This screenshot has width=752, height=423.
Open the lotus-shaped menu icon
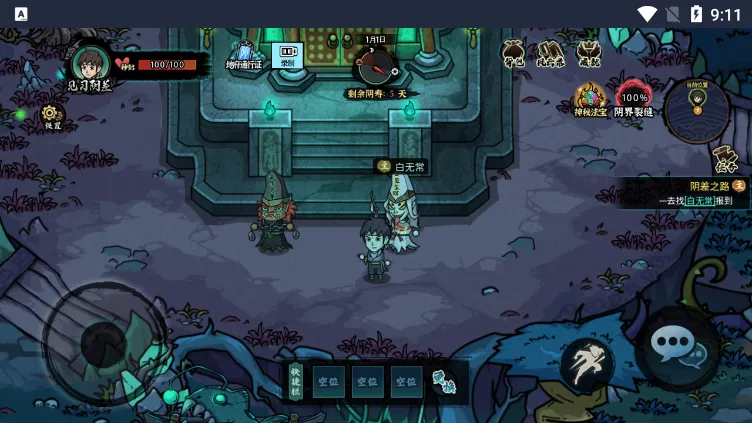point(588,53)
